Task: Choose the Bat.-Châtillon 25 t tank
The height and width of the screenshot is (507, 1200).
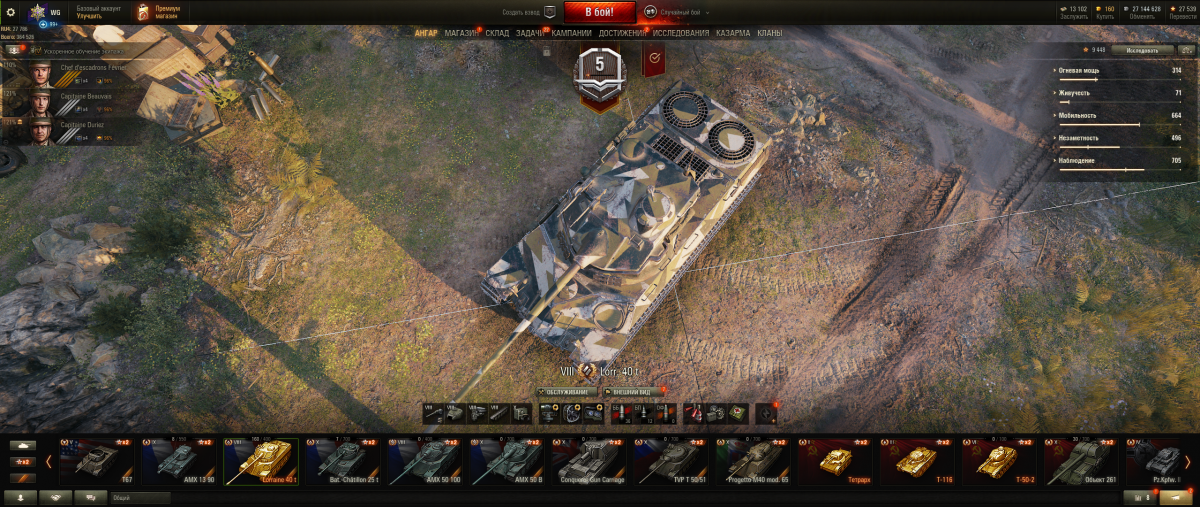Action: pyautogui.click(x=342, y=461)
